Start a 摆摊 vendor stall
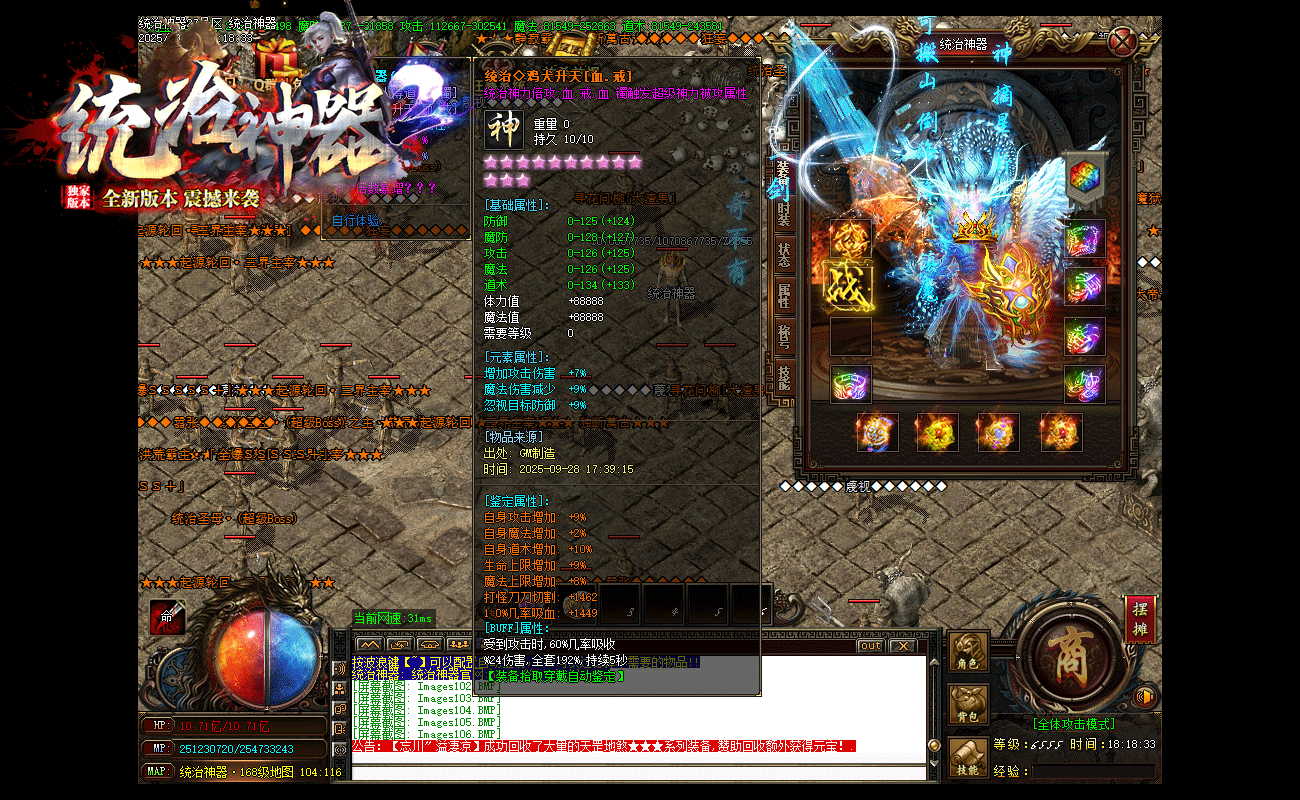 tap(1139, 617)
